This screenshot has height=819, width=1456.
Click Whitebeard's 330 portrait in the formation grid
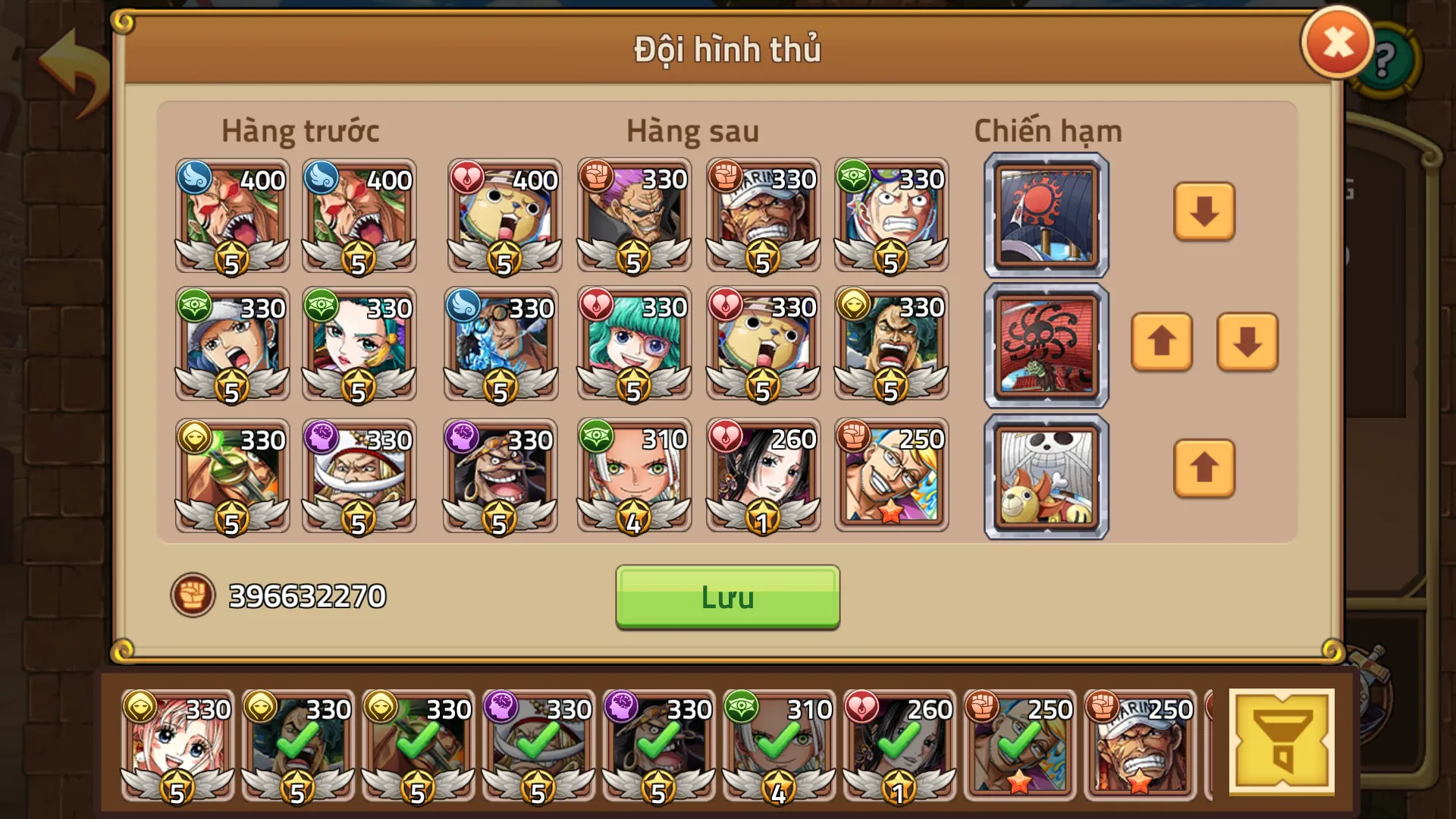[359, 478]
